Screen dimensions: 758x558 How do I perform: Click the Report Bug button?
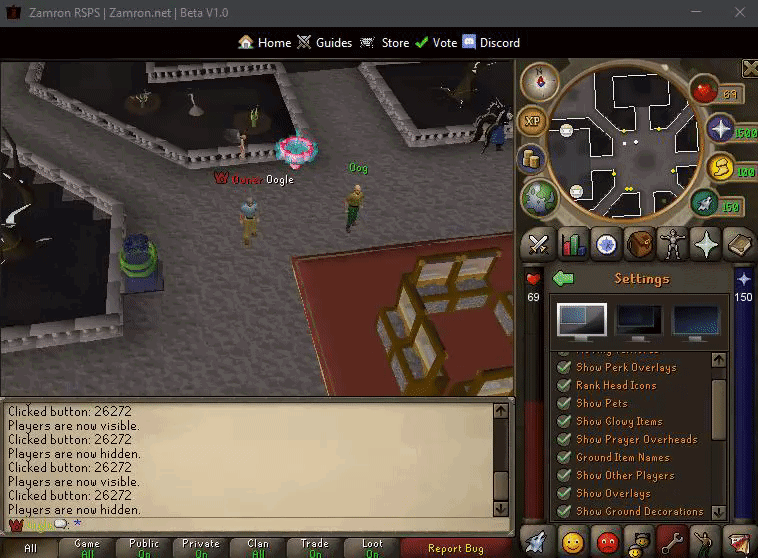click(455, 548)
